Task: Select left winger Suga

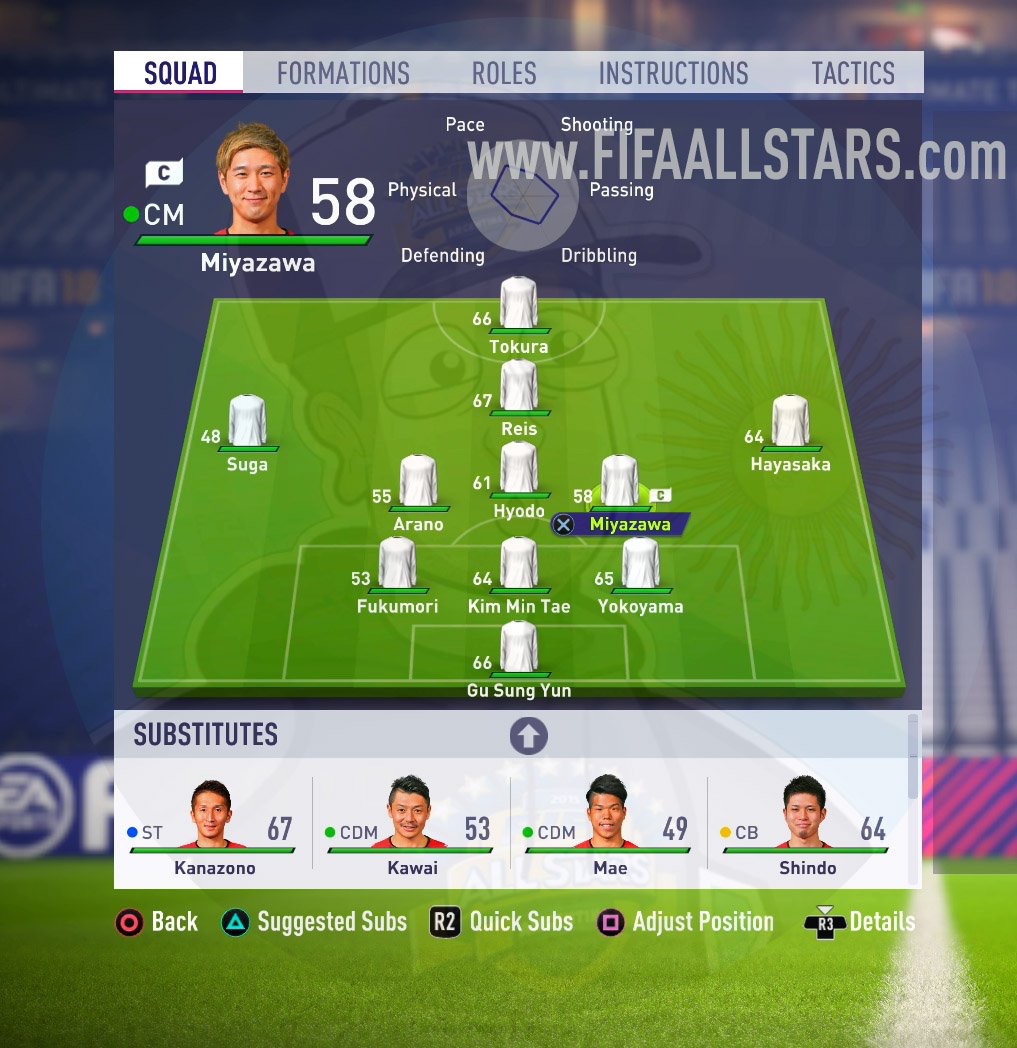Action: pyautogui.click(x=247, y=422)
